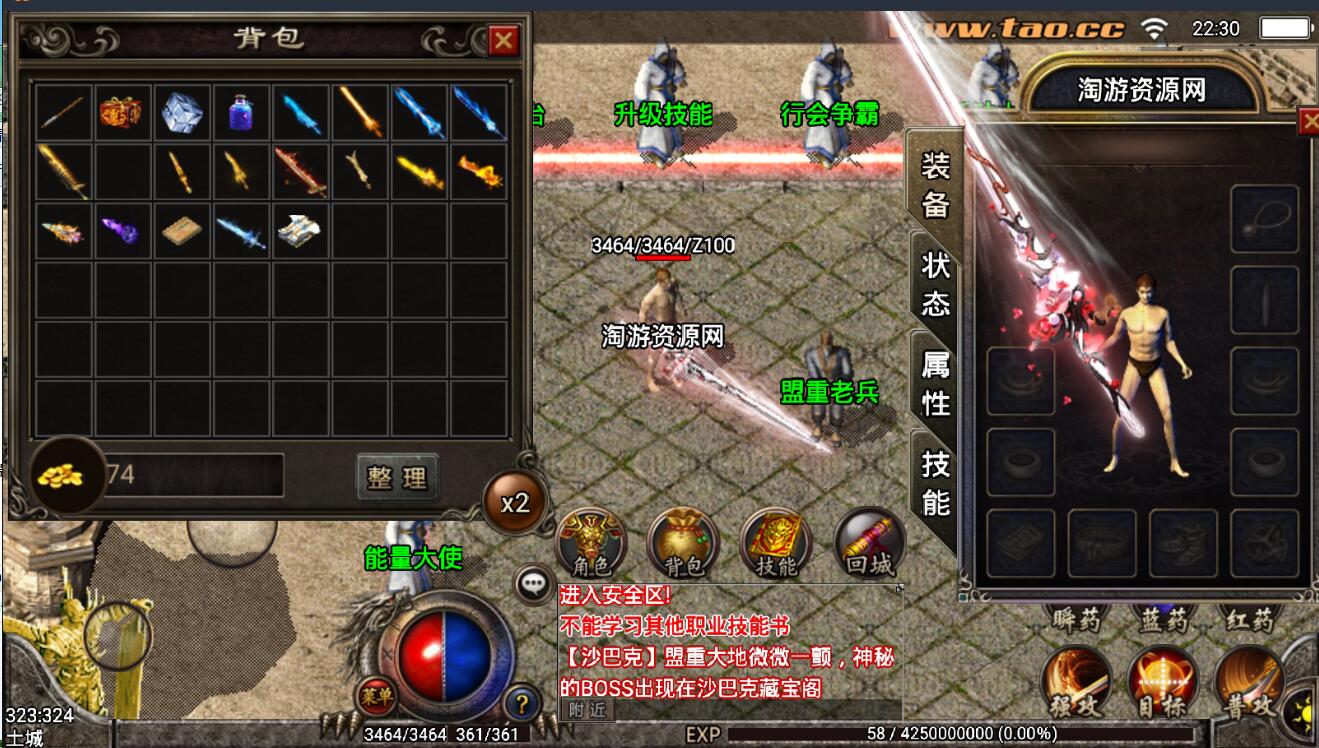This screenshot has width=1319, height=748.
Task: Show the 技能 skills tab in character panel
Action: click(x=935, y=482)
